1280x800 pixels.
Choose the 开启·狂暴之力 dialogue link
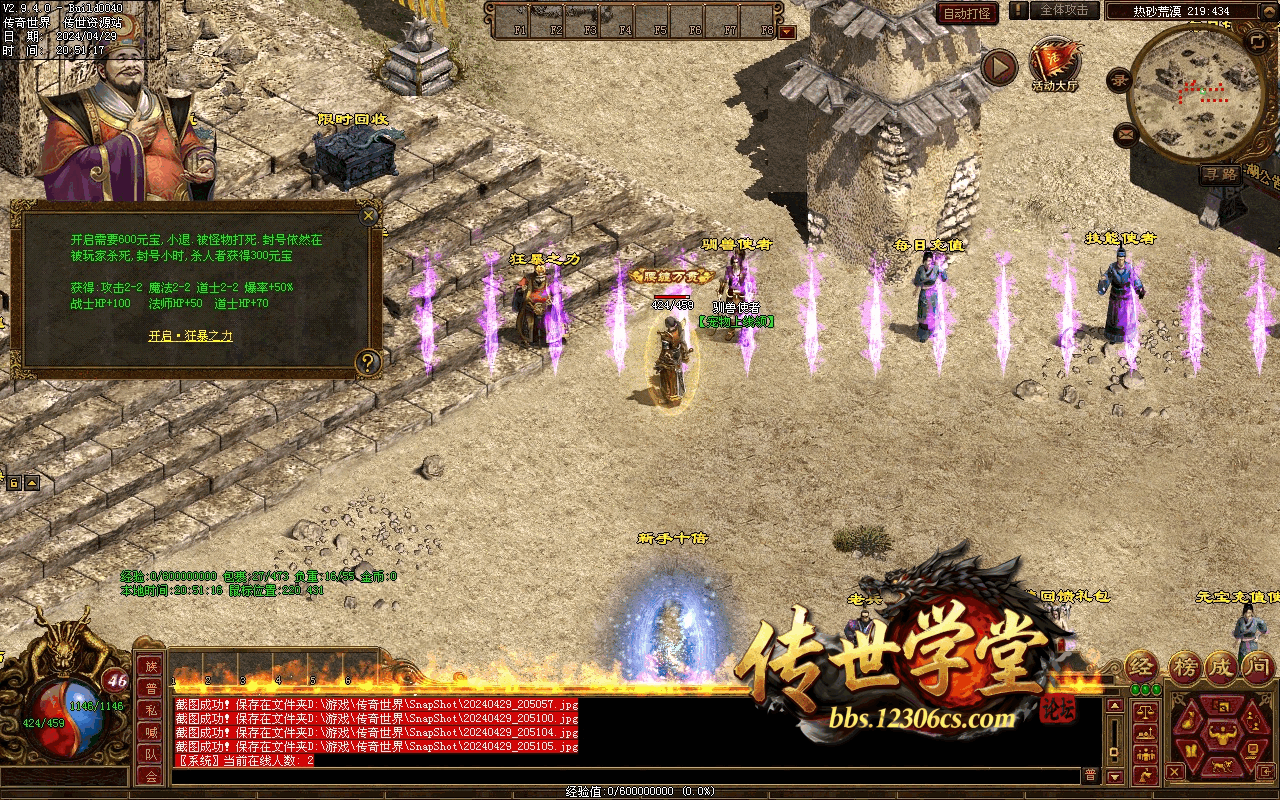pyautogui.click(x=190, y=336)
